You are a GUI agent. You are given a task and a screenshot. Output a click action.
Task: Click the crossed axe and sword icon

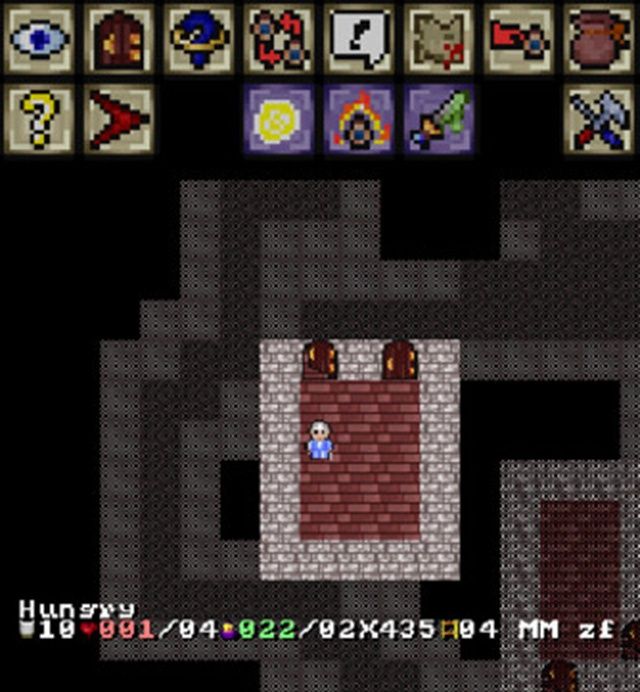[x=599, y=119]
